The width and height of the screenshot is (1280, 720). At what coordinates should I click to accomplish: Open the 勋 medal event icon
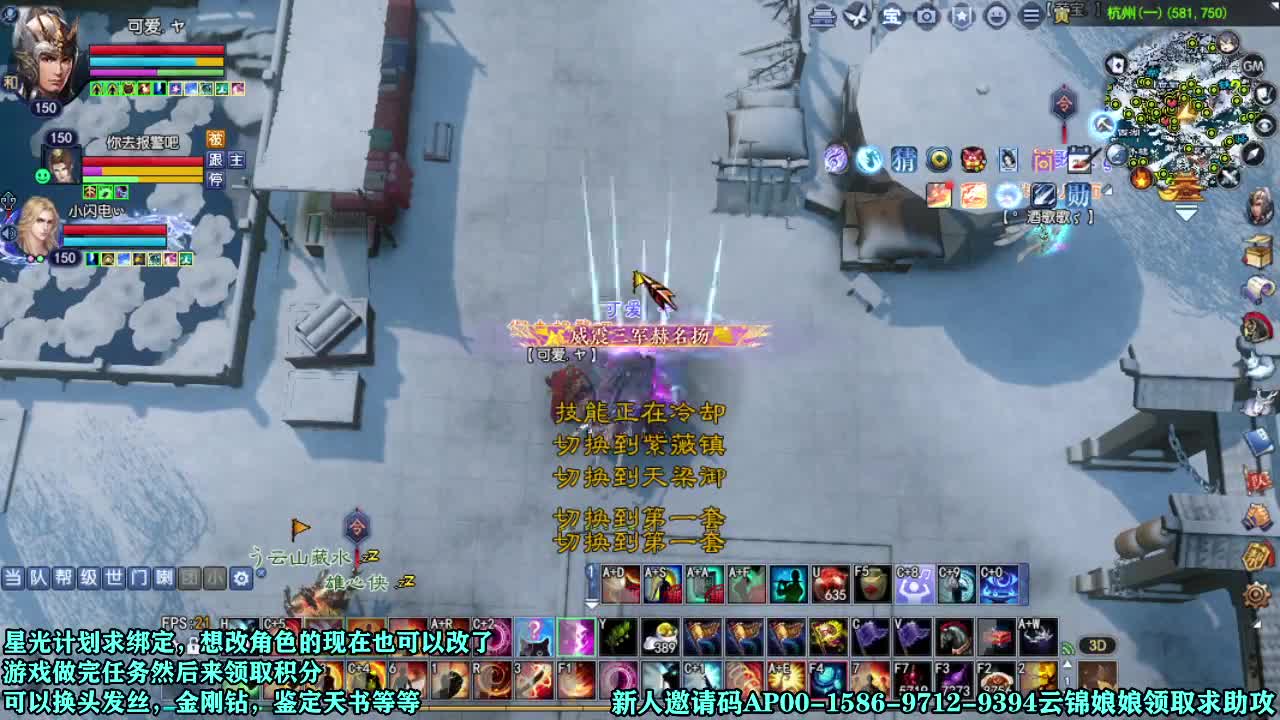pyautogui.click(x=1076, y=196)
